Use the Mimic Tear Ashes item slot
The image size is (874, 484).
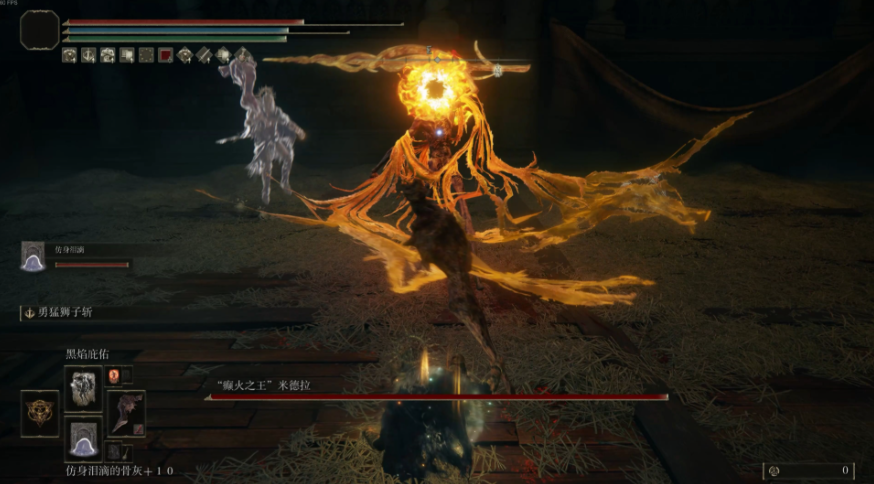click(x=82, y=439)
